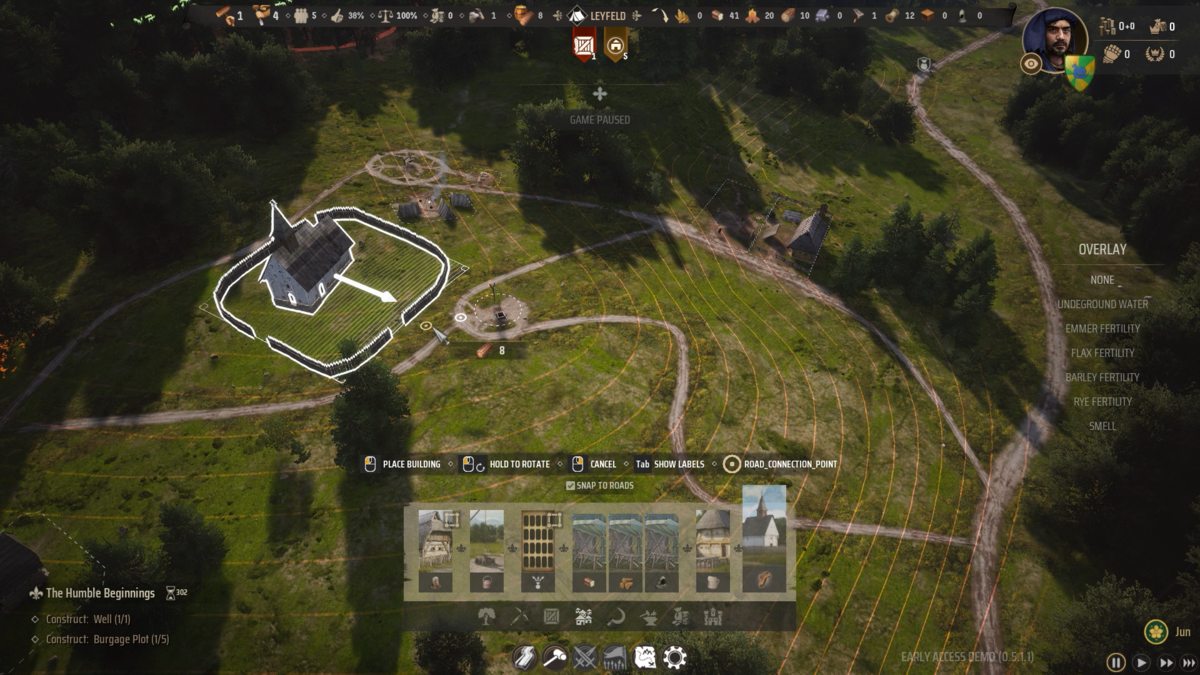Open the settings gear menu
The image size is (1200, 675).
click(675, 657)
